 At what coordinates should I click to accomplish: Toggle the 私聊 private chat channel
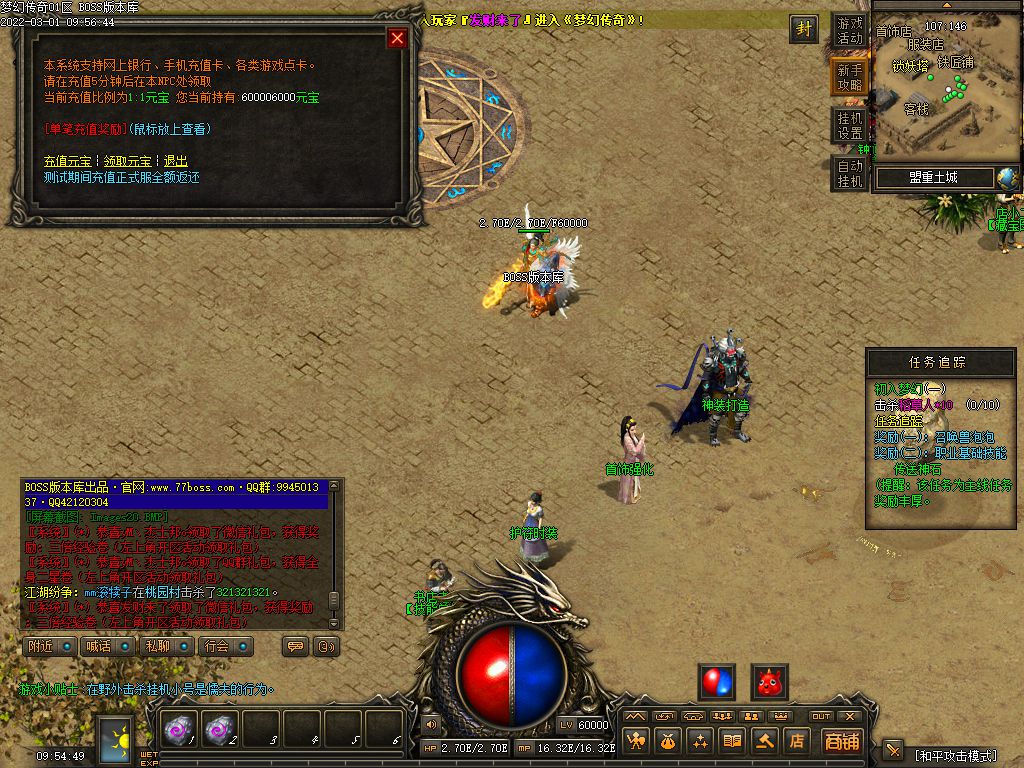[x=166, y=646]
